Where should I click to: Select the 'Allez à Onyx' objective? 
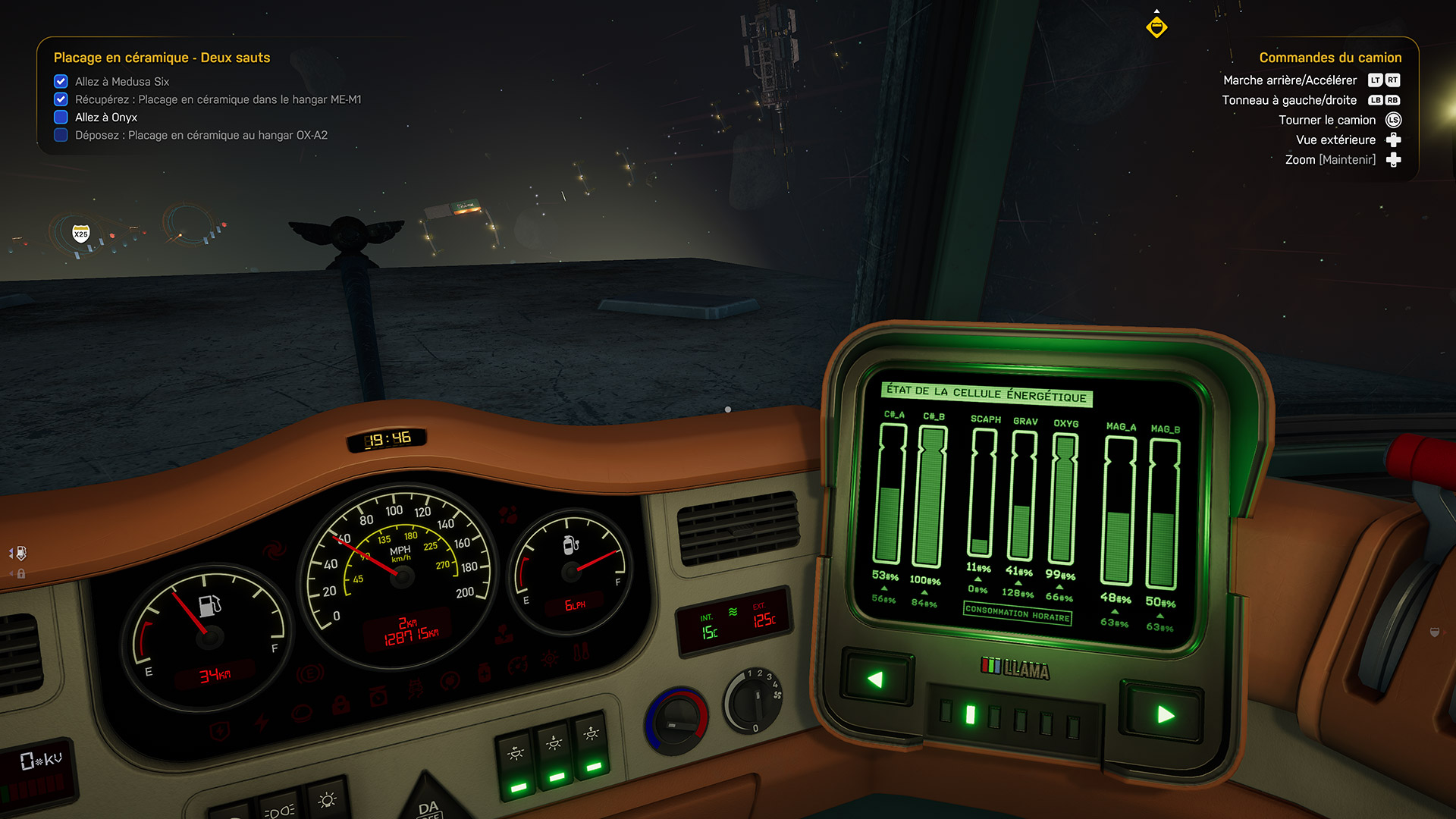pyautogui.click(x=105, y=118)
